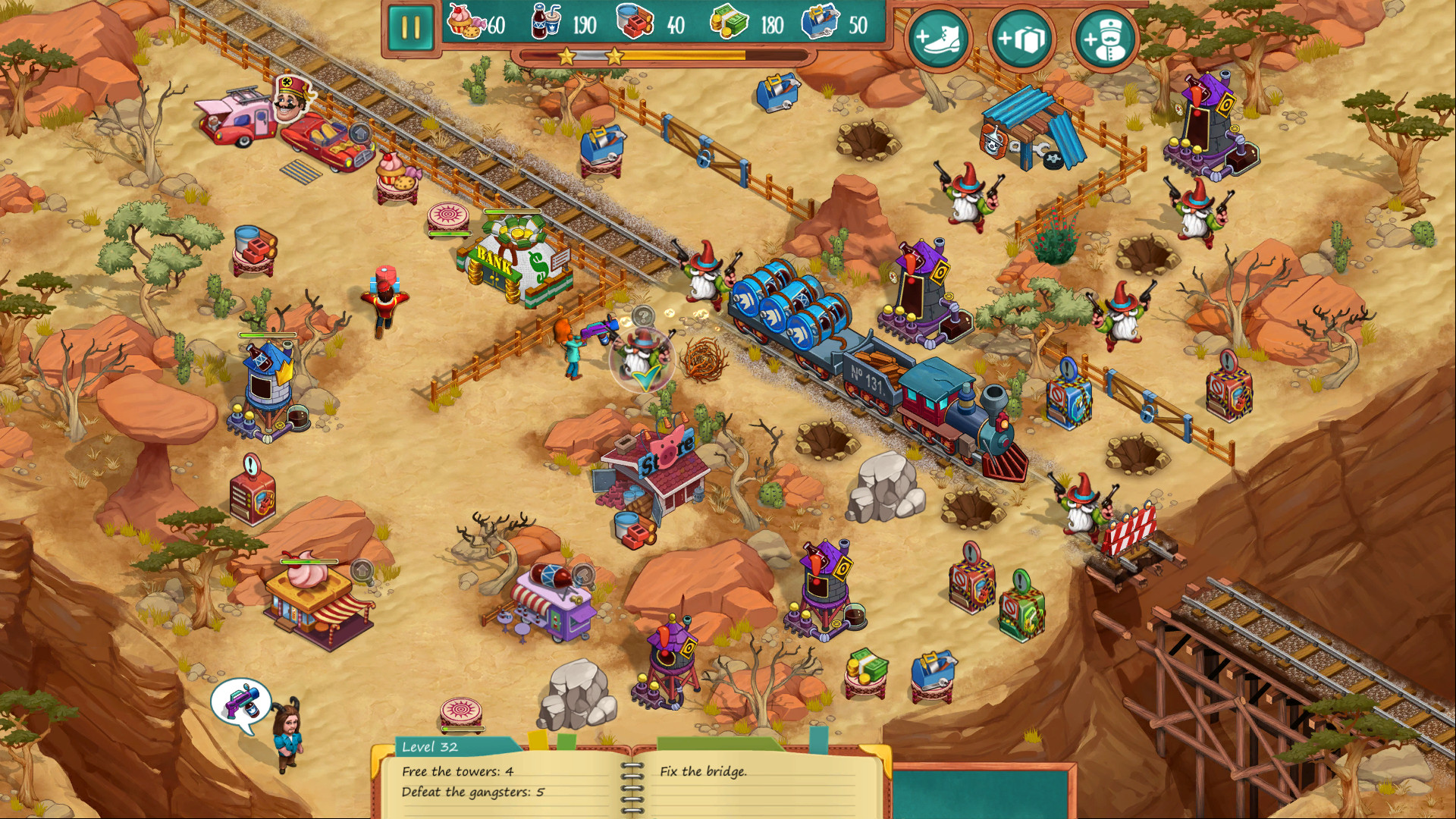The image size is (1456, 819).
Task: Select the Level 32 tab on the journal
Action: point(429,747)
